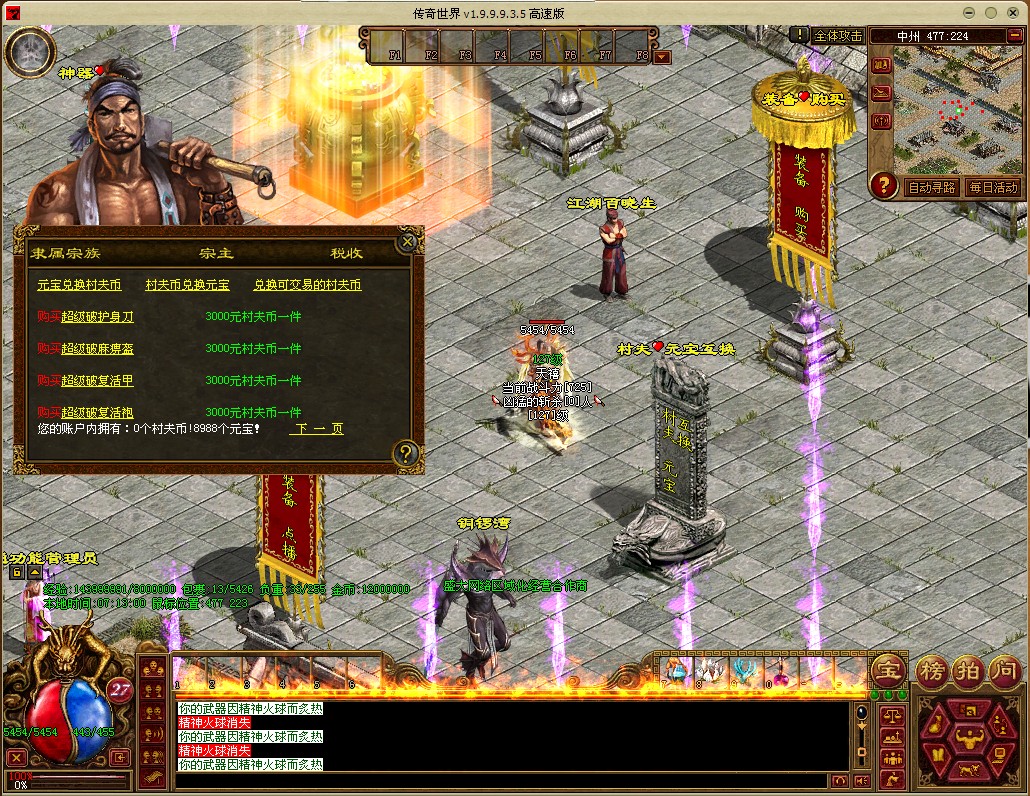Open 兑换可交易的村夫币 option
This screenshot has height=796, width=1030.
307,285
